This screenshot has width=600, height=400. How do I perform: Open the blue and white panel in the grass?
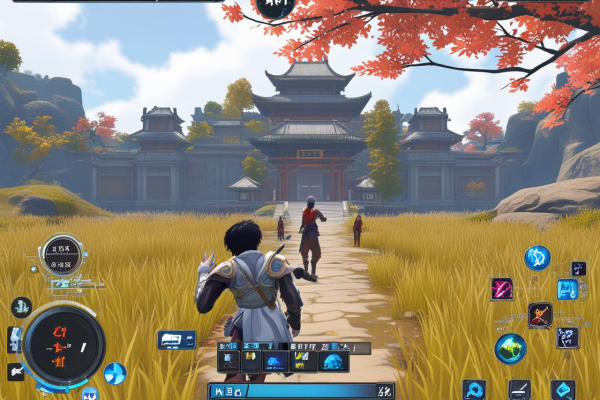point(176,340)
